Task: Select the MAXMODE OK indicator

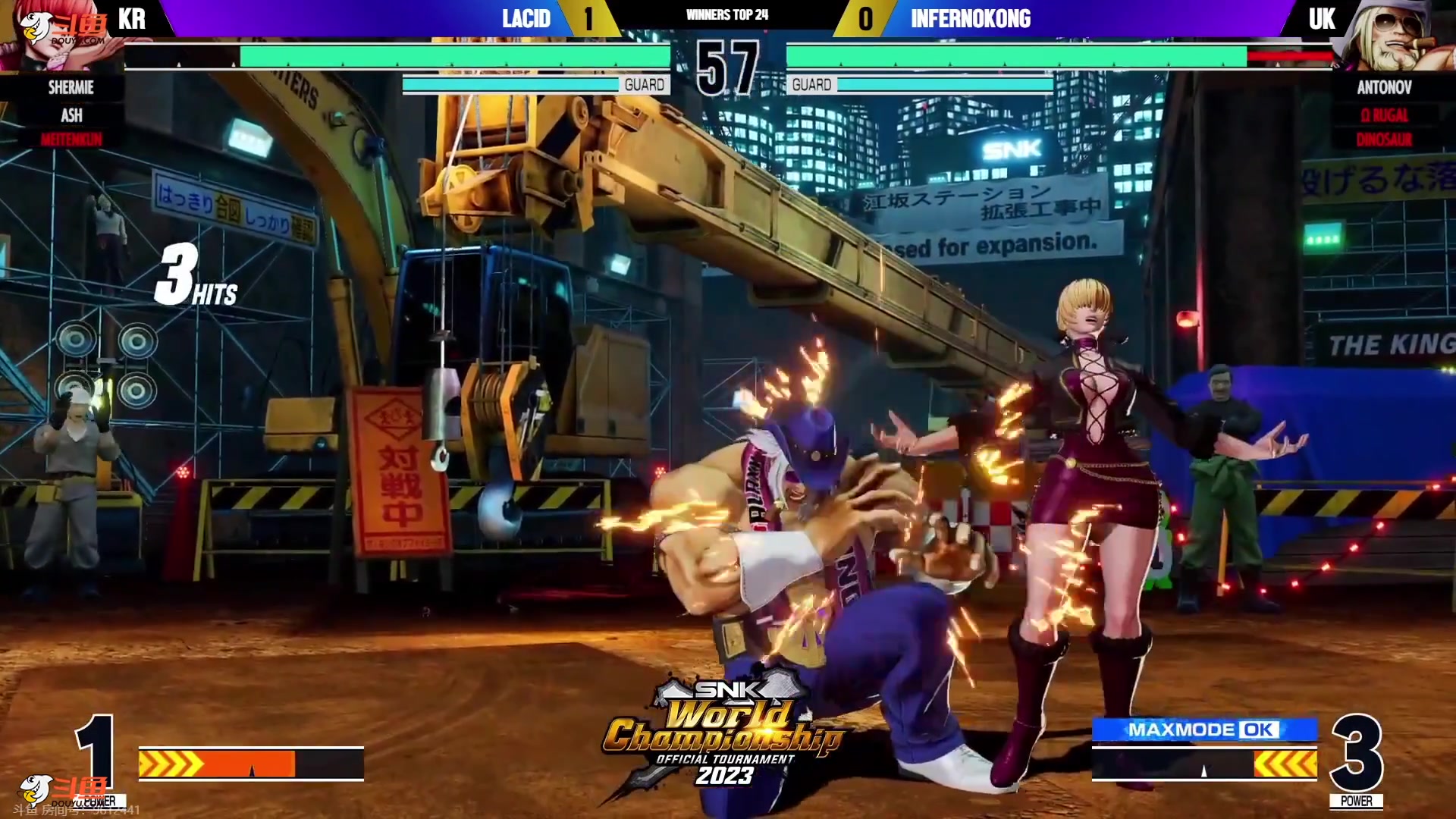Action: [x=1203, y=730]
